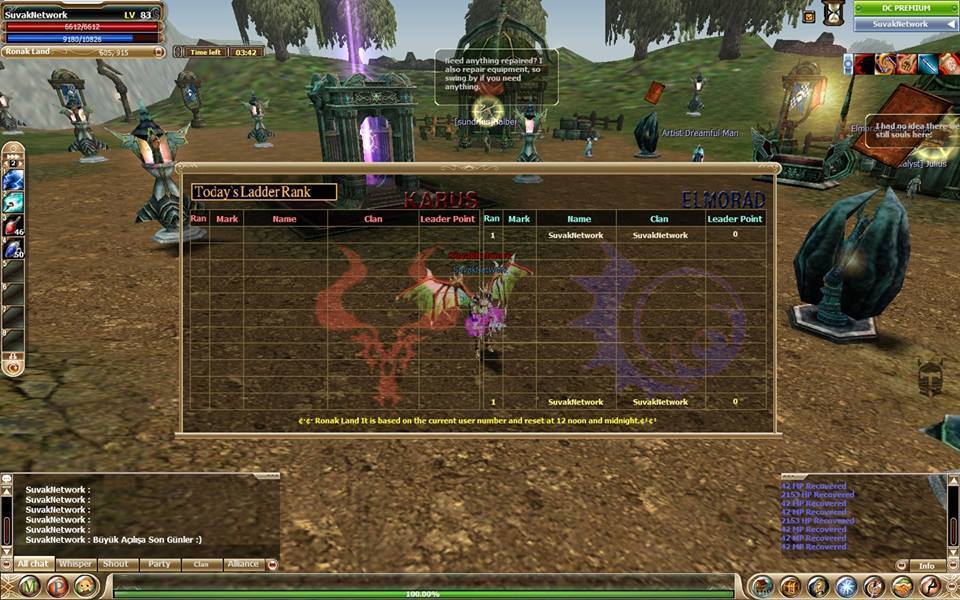Open the Whisper chat tab
The width and height of the screenshot is (960, 600).
(76, 564)
